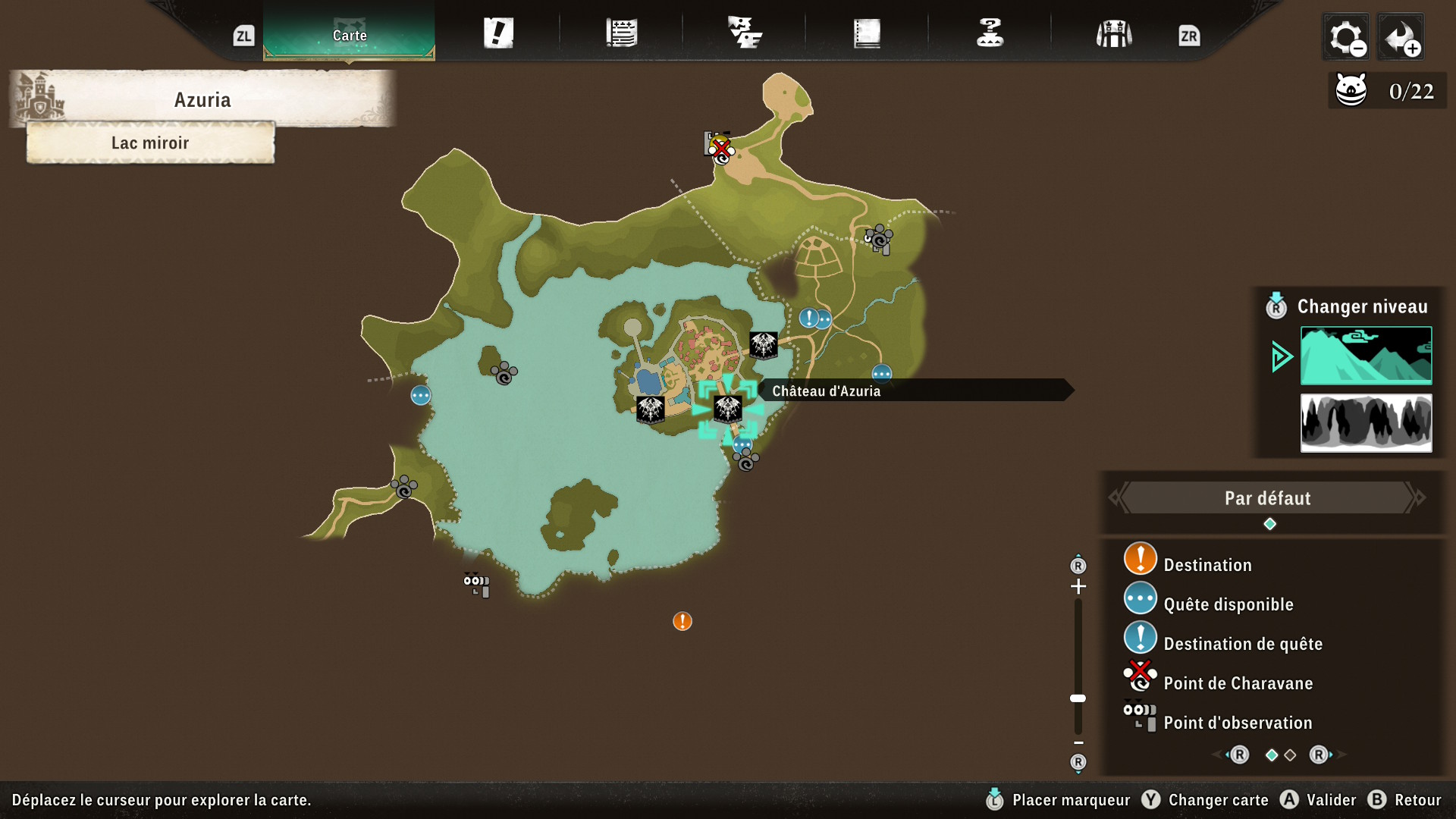This screenshot has height=819, width=1456.
Task: Click the Point de Charavane legend entry
Action: [1238, 683]
